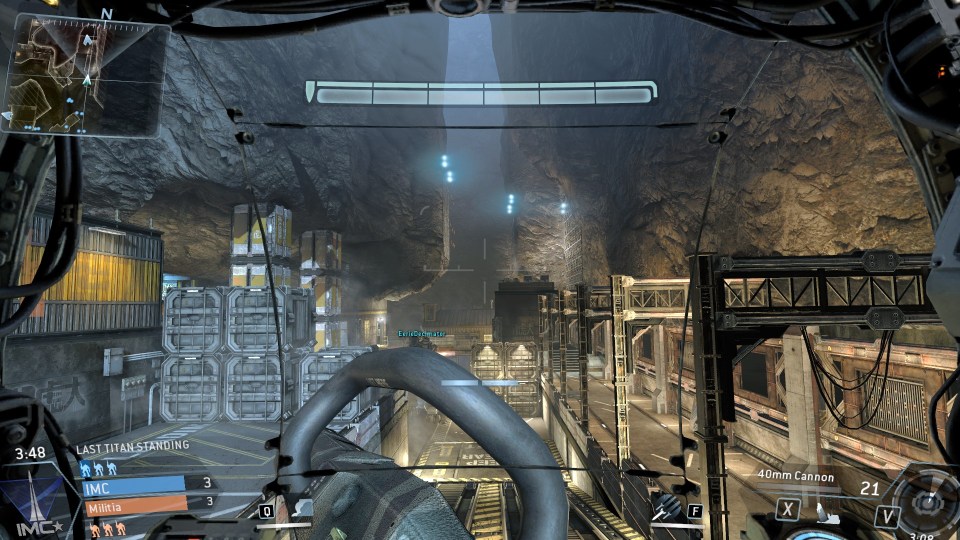Open the minimap in the corner
The image size is (960, 540).
pos(85,75)
